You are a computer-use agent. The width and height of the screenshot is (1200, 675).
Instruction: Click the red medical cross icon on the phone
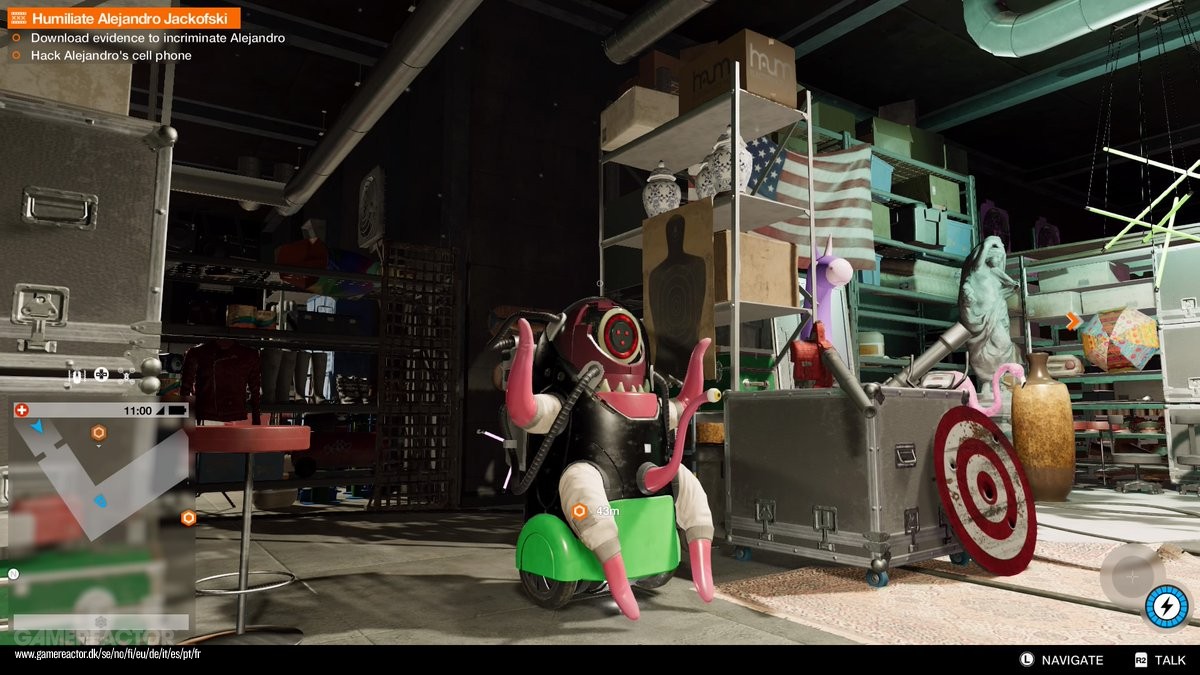(22, 410)
